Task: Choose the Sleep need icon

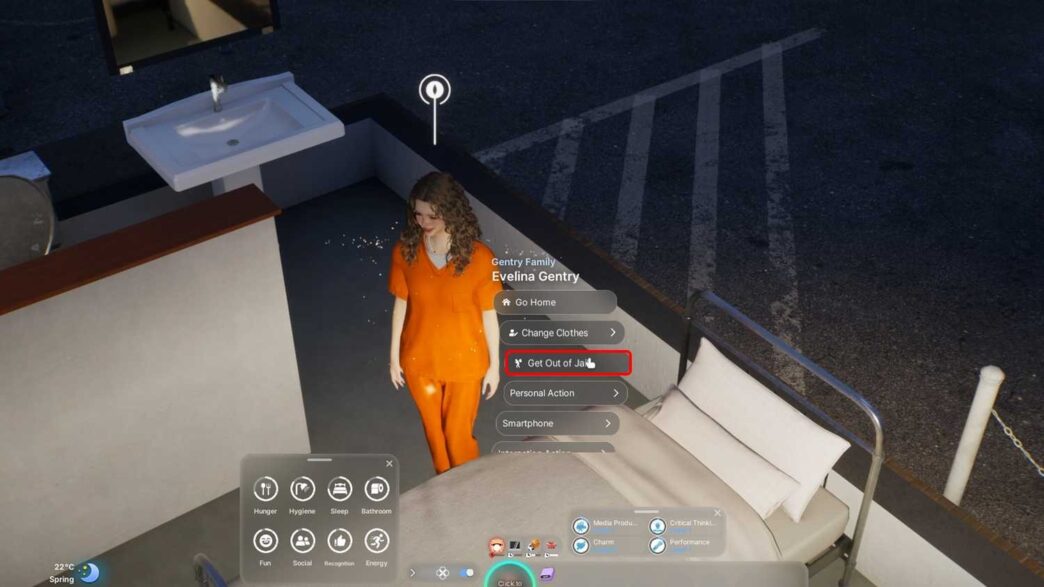Action: coord(340,489)
